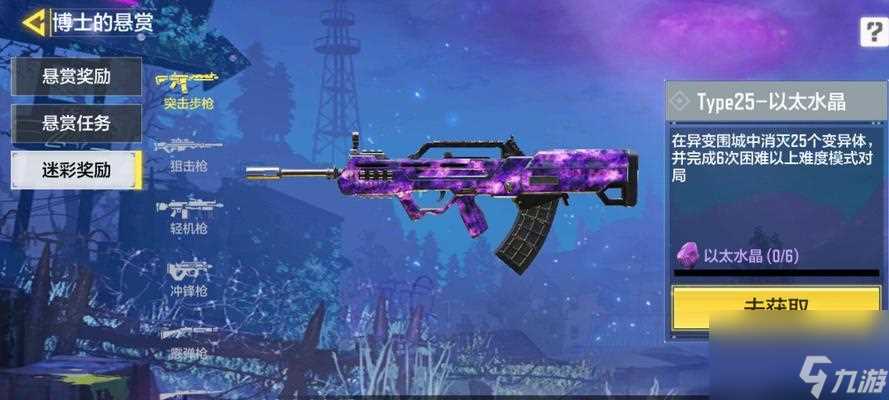Screen dimensions: 889x400
Task: Go back using the yellow arrow
Action: coord(35,22)
